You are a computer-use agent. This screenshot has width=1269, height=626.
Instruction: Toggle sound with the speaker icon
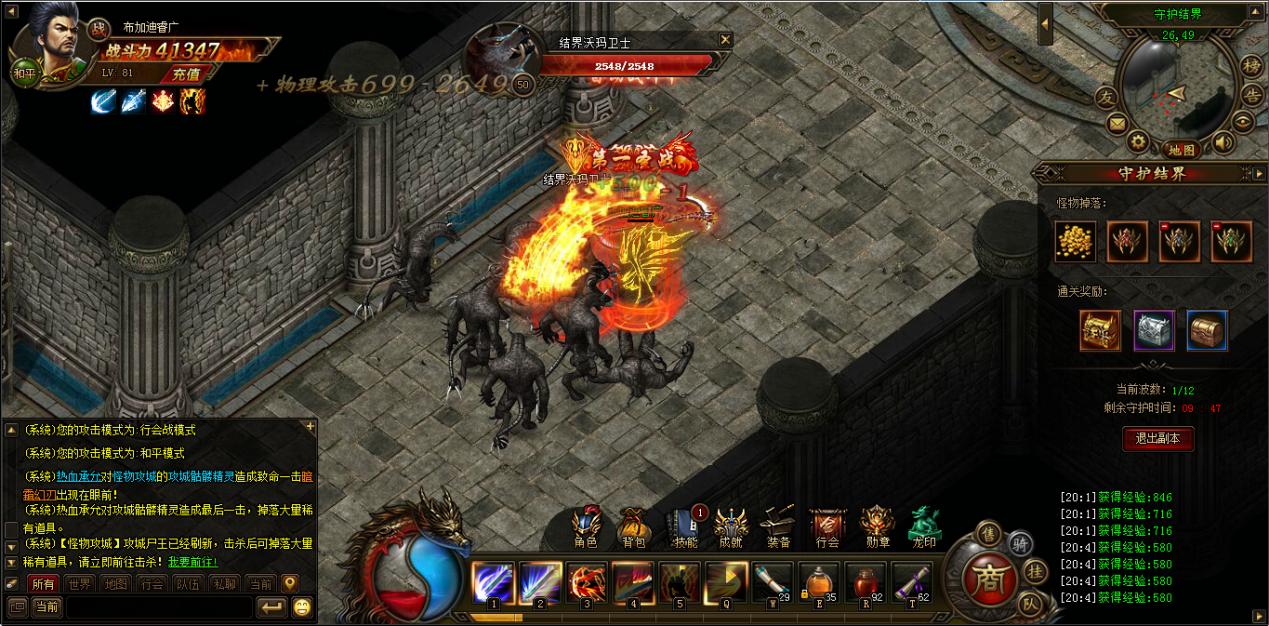coord(1221,140)
